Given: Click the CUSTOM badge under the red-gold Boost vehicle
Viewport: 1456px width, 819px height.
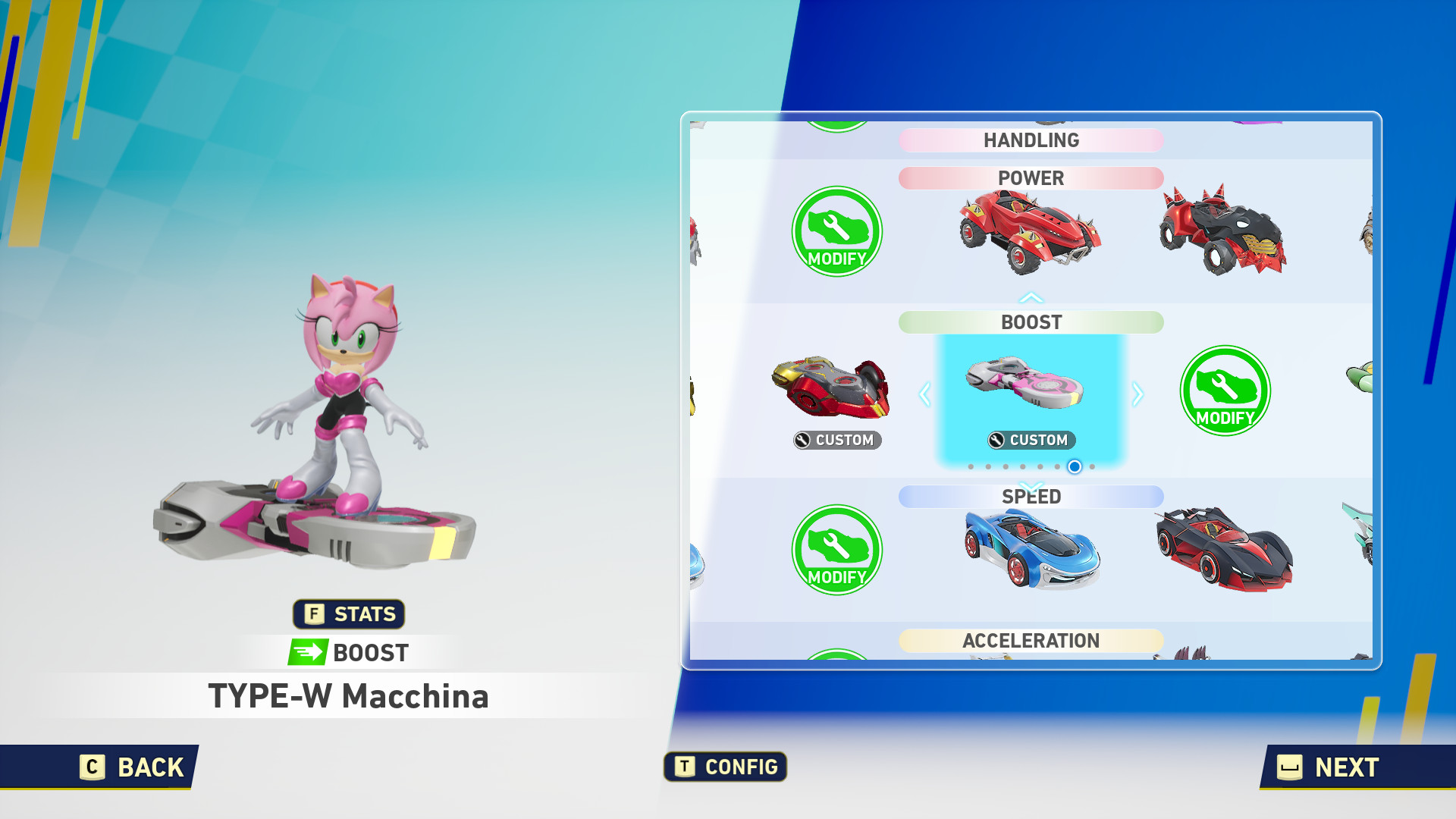Looking at the screenshot, I should click(x=836, y=440).
